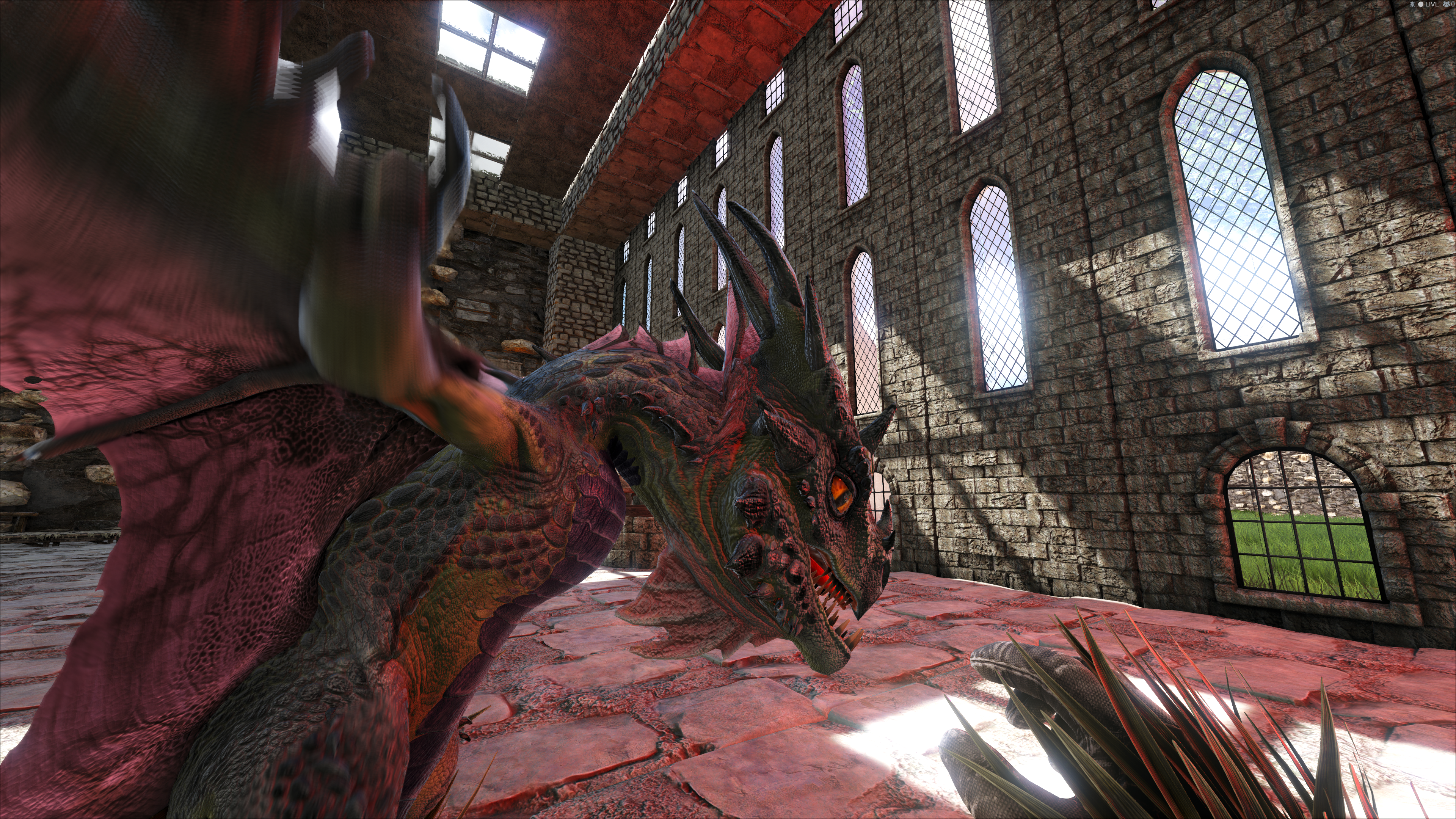Click the LIVE broadcast status indicator

tap(1429, 5)
